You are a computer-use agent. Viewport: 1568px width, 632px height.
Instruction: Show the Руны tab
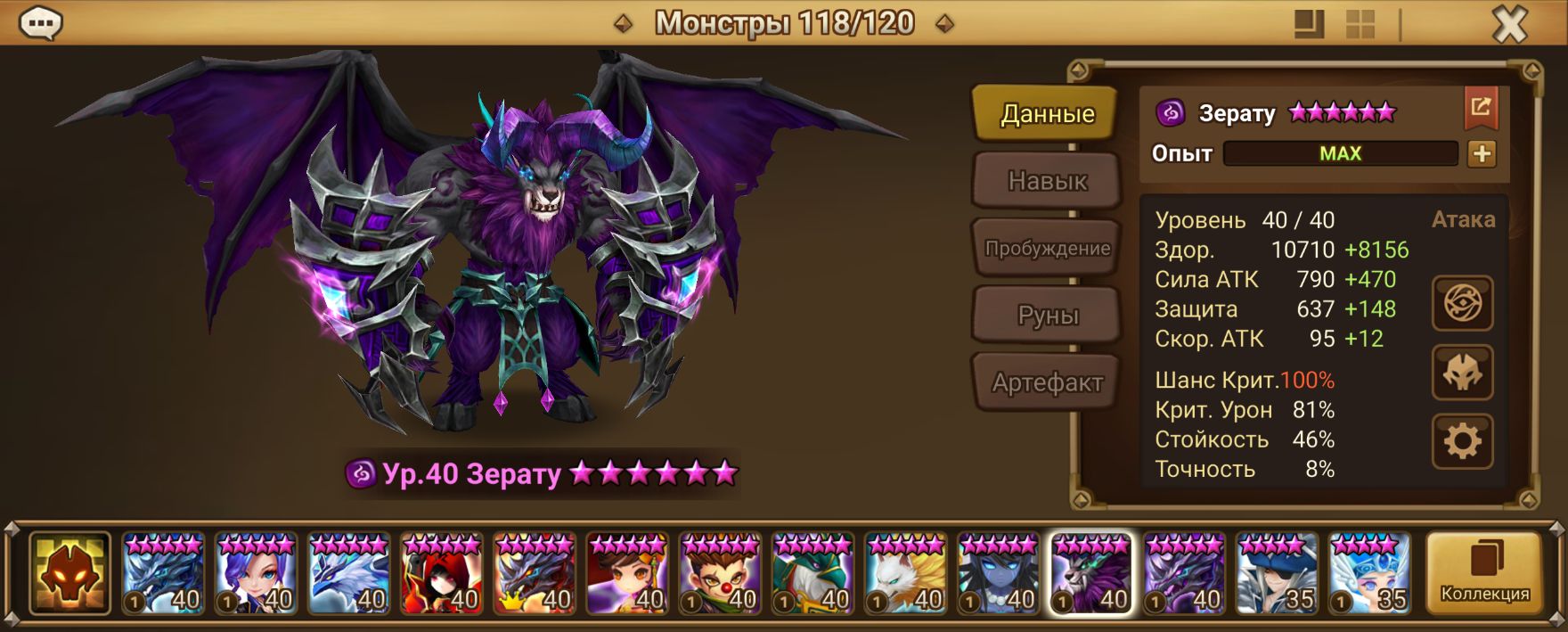coord(1046,316)
